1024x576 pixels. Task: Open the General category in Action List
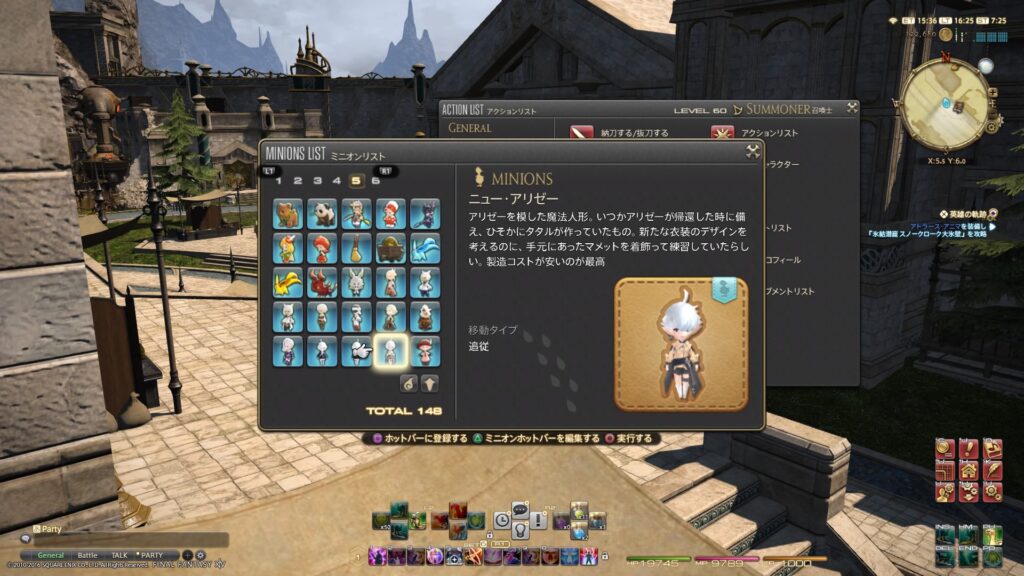click(x=470, y=128)
